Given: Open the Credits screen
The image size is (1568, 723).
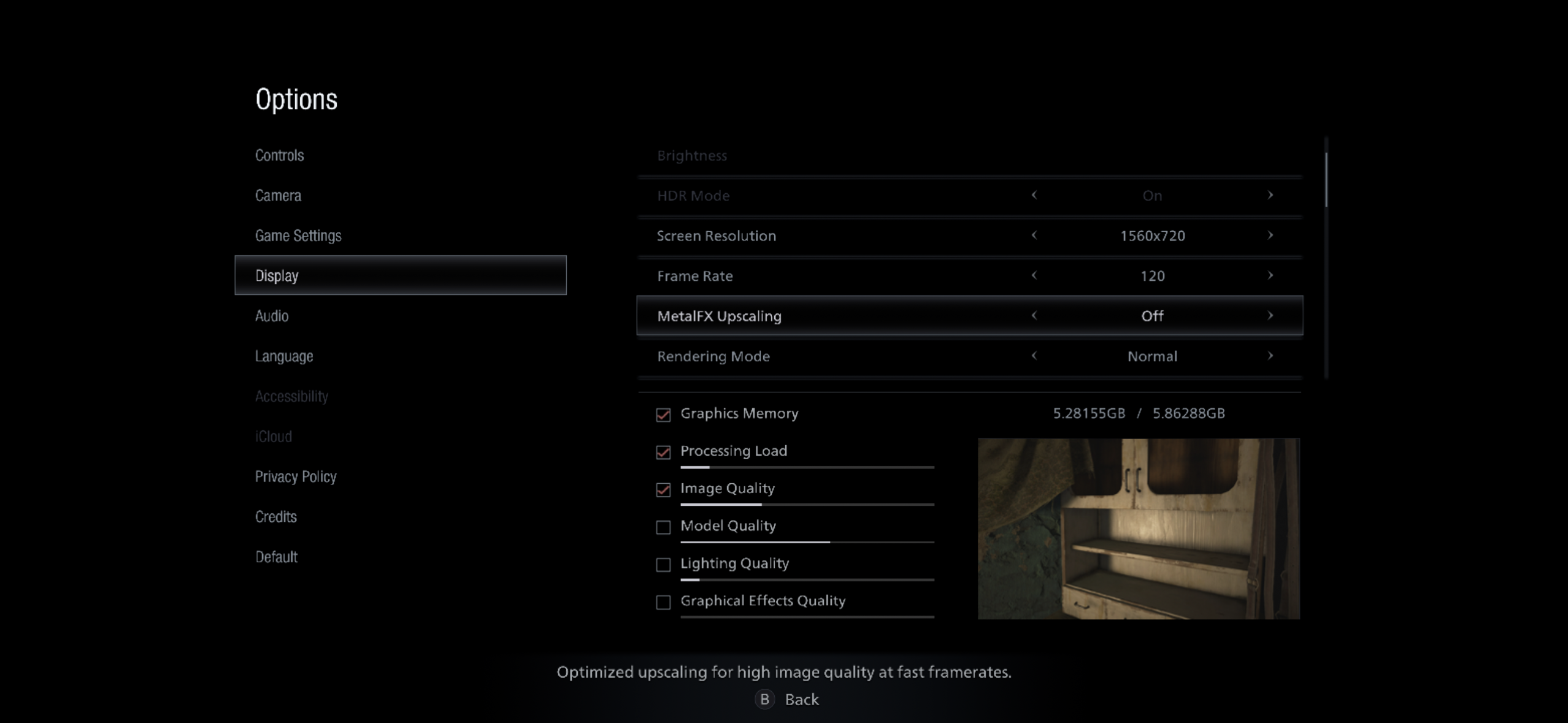Looking at the screenshot, I should (276, 516).
